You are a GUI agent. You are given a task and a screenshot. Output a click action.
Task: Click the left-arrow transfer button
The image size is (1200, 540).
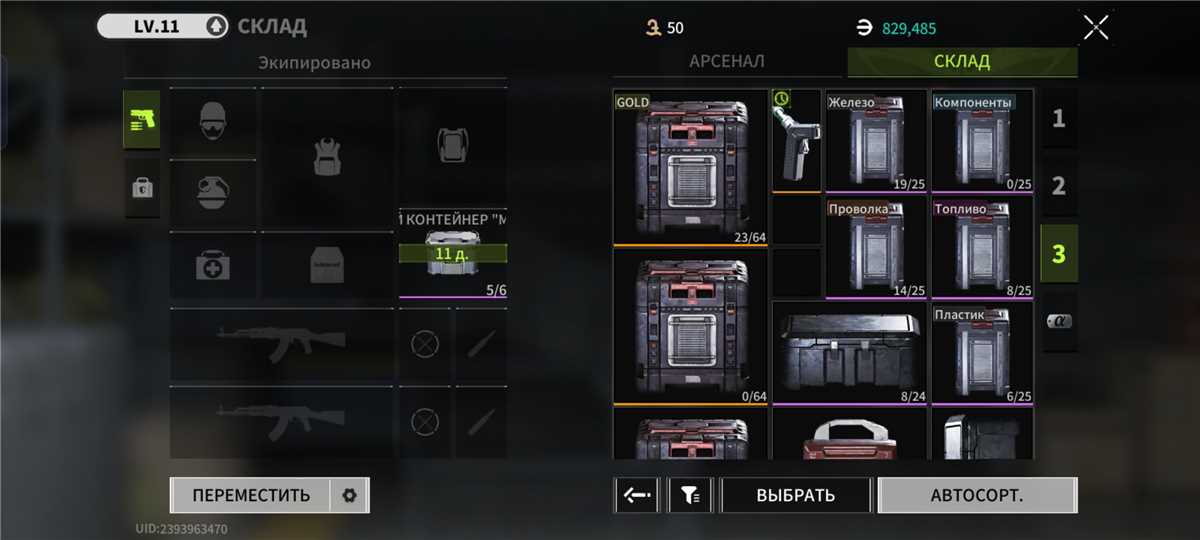pyautogui.click(x=636, y=495)
